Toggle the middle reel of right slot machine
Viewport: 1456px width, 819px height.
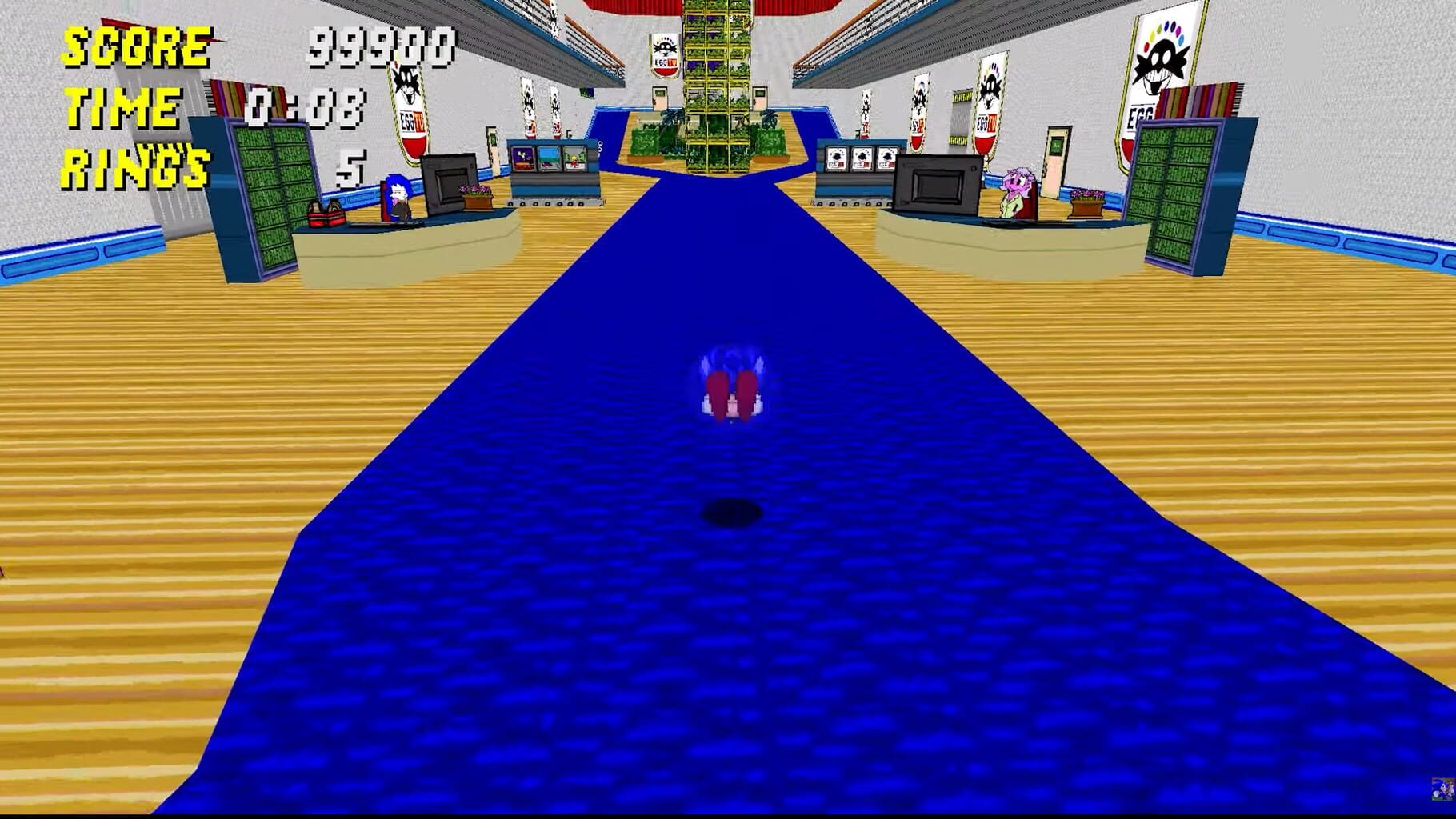click(862, 159)
